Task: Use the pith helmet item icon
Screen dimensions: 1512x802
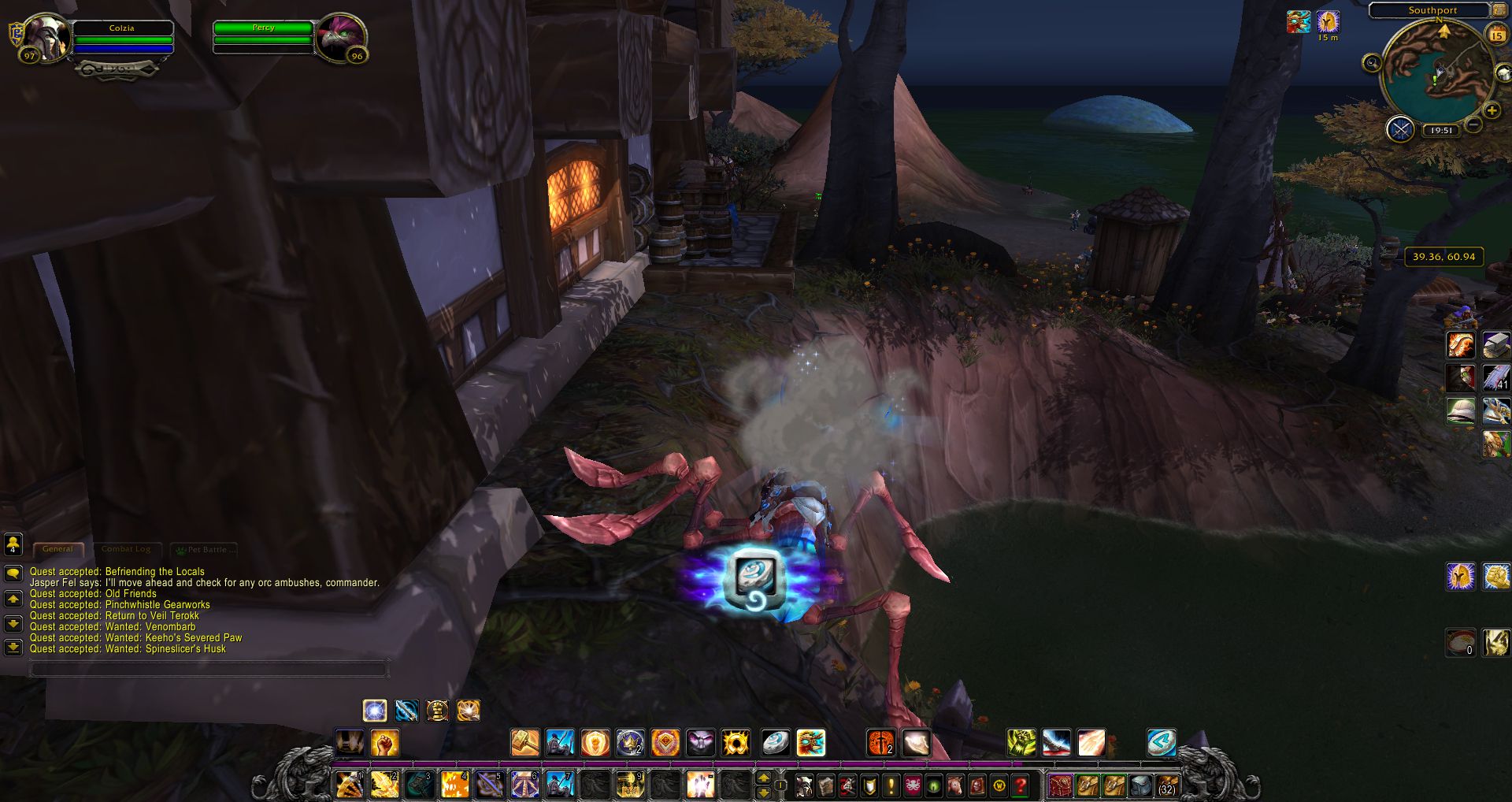Action: pyautogui.click(x=1461, y=411)
